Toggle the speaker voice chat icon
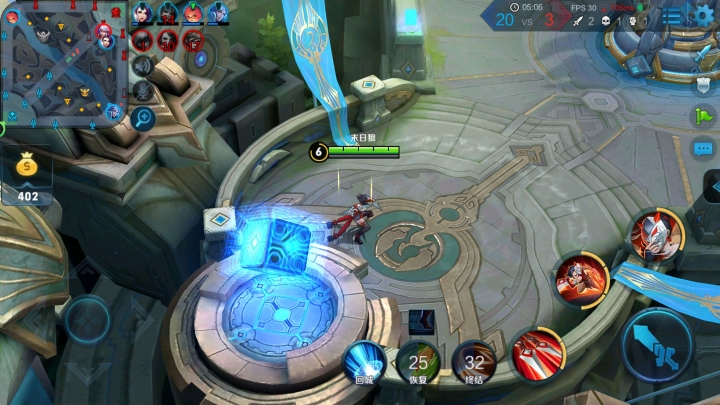Viewport: 720px width, 405px height. pyautogui.click(x=143, y=67)
